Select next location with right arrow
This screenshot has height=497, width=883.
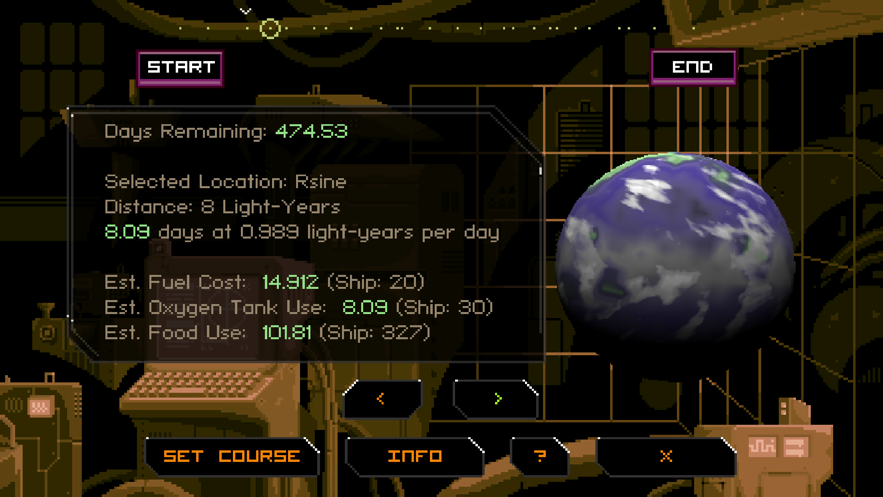click(x=497, y=399)
